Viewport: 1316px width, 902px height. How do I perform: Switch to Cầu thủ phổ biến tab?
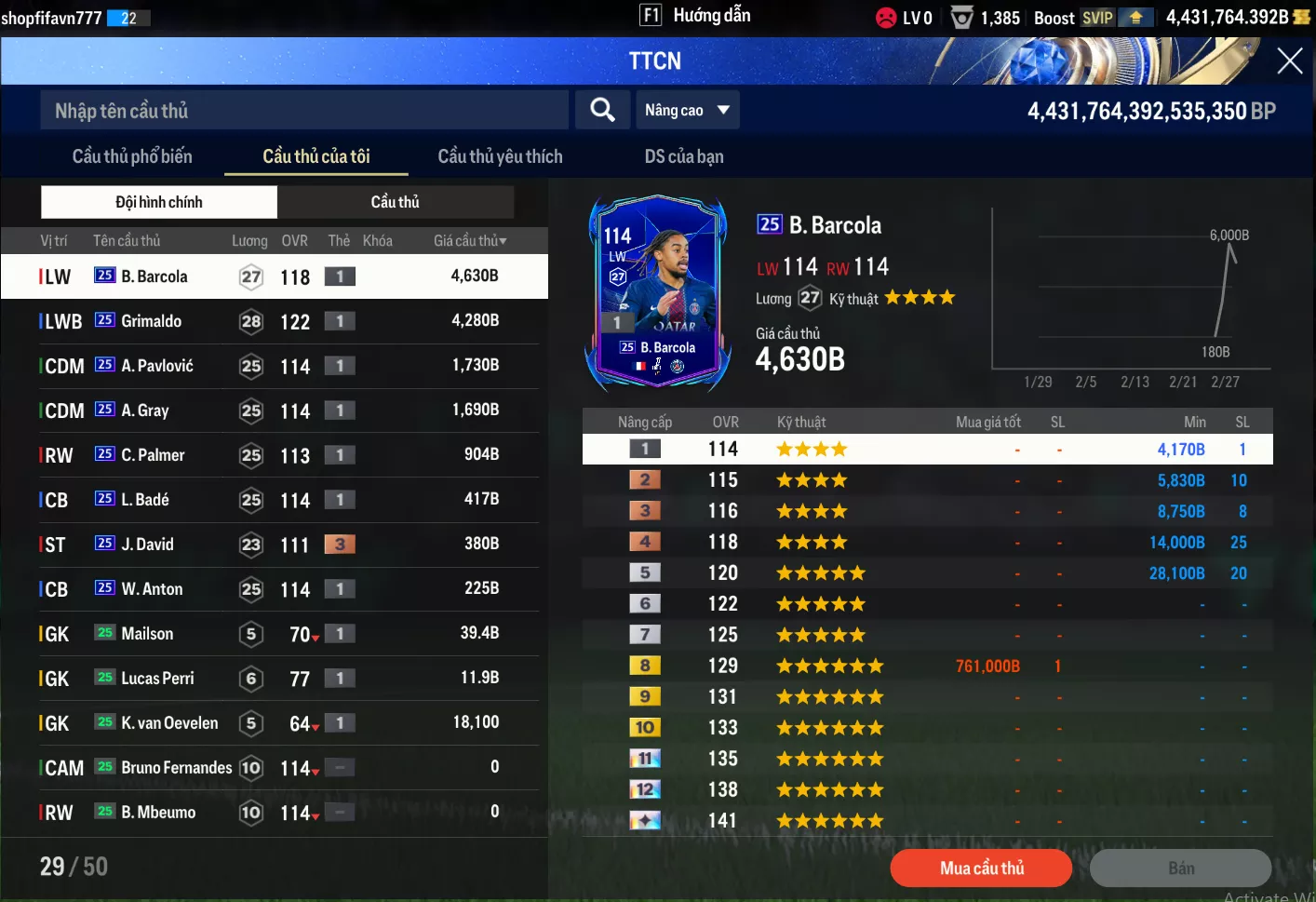[x=132, y=156]
